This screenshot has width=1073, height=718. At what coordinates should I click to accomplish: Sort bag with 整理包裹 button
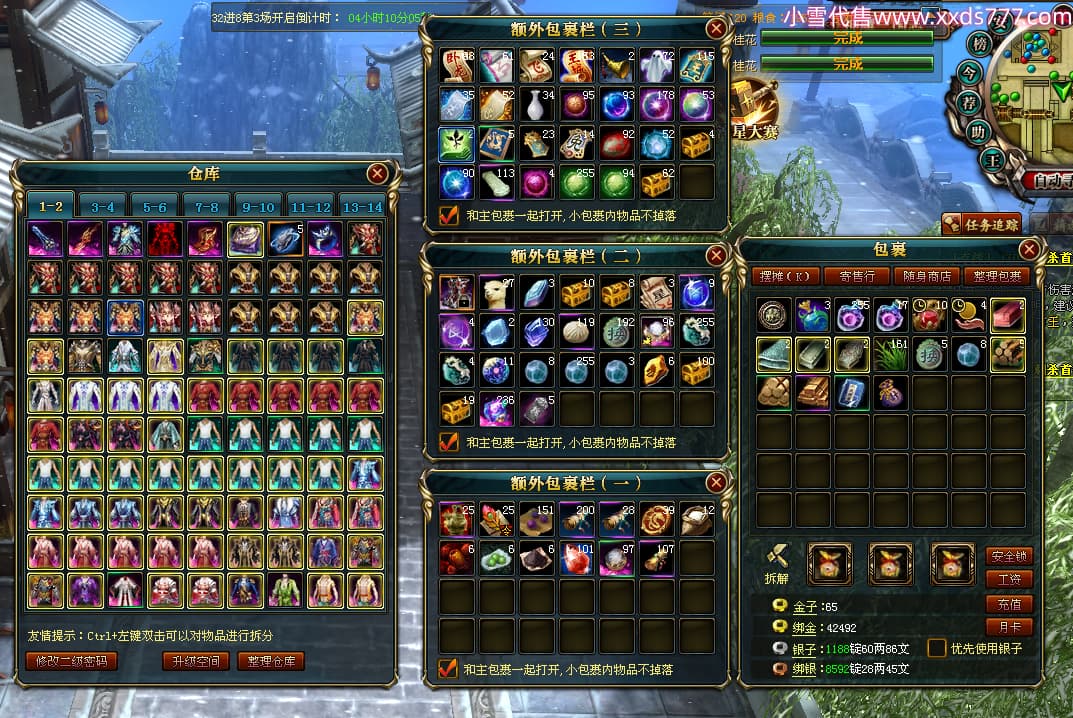pyautogui.click(x=995, y=276)
